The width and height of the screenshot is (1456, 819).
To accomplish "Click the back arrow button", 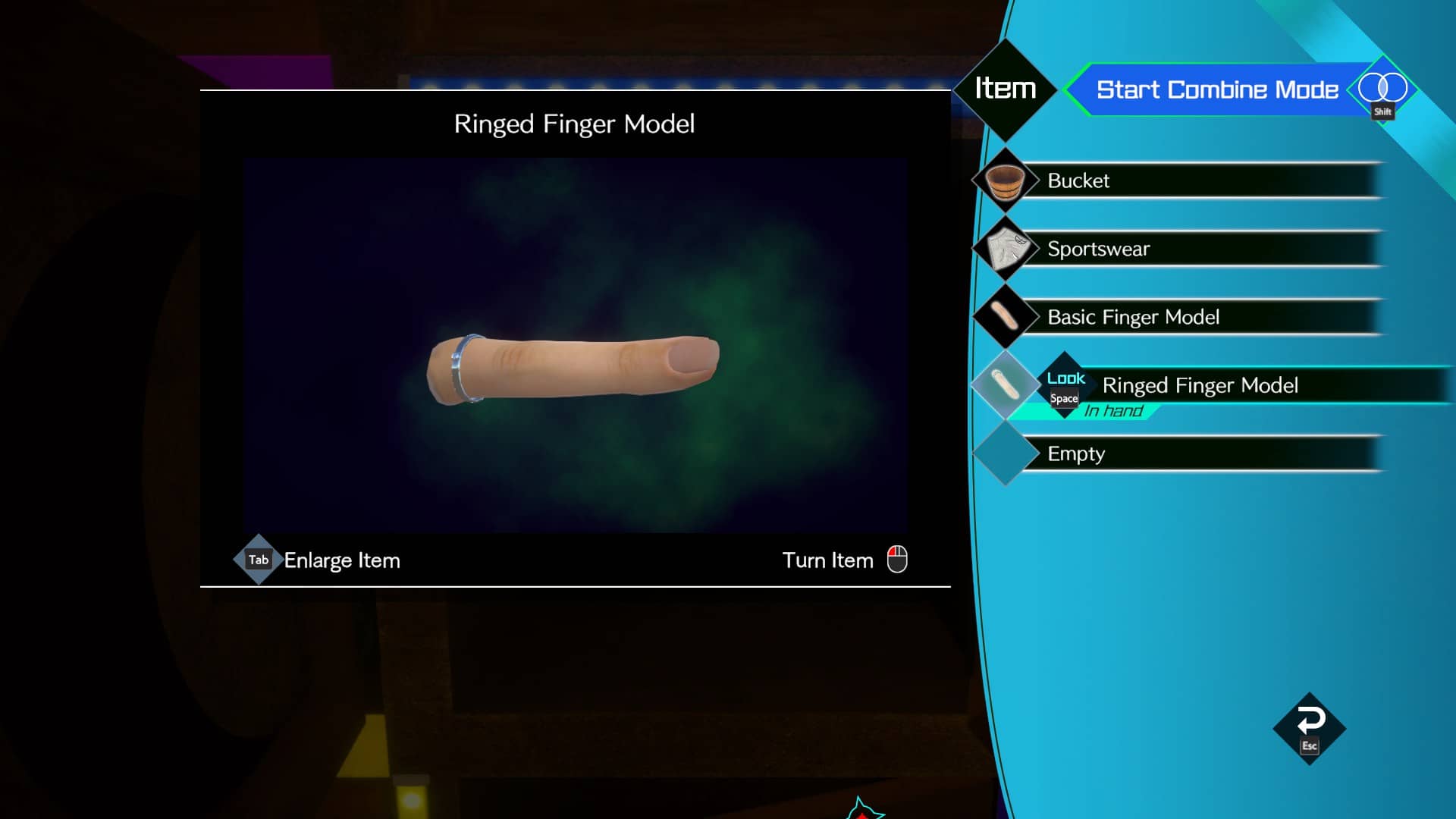I will pos(1310,728).
